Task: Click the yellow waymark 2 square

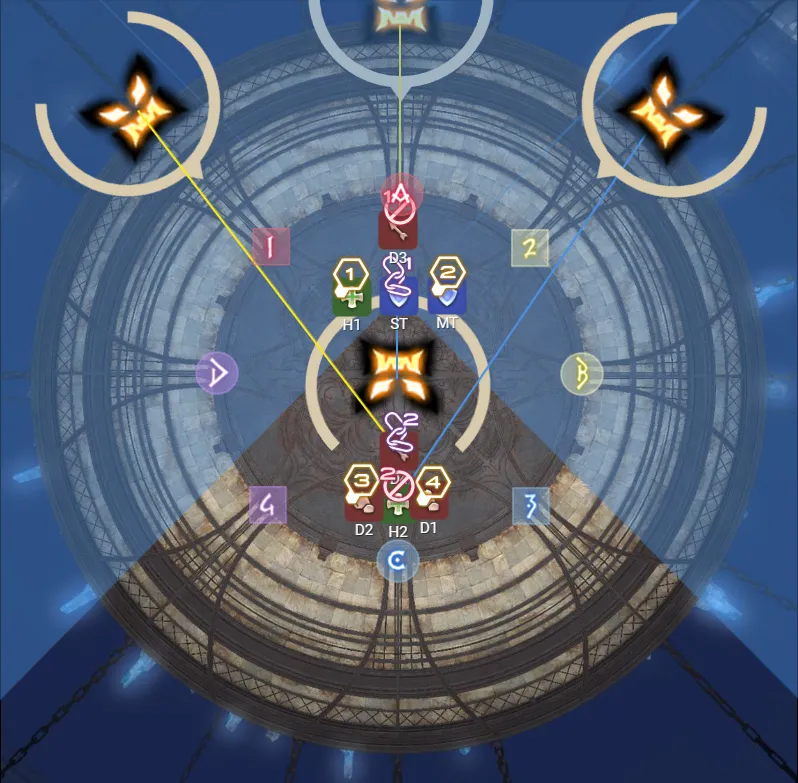Action: [x=530, y=246]
